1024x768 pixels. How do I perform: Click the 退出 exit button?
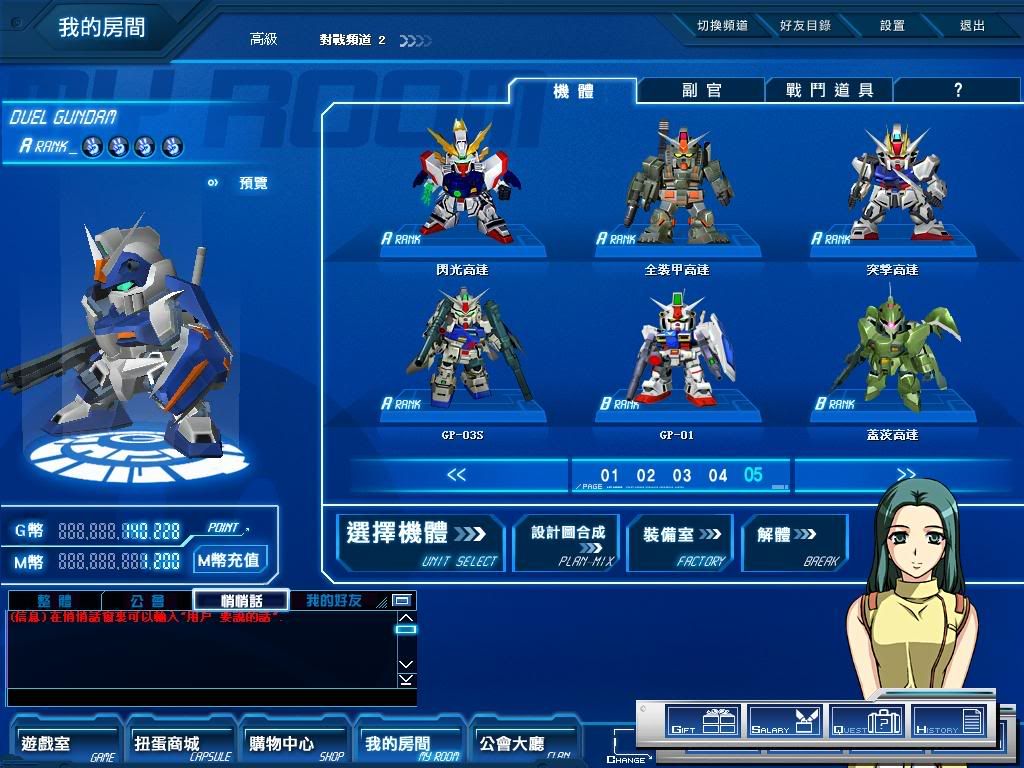point(972,26)
